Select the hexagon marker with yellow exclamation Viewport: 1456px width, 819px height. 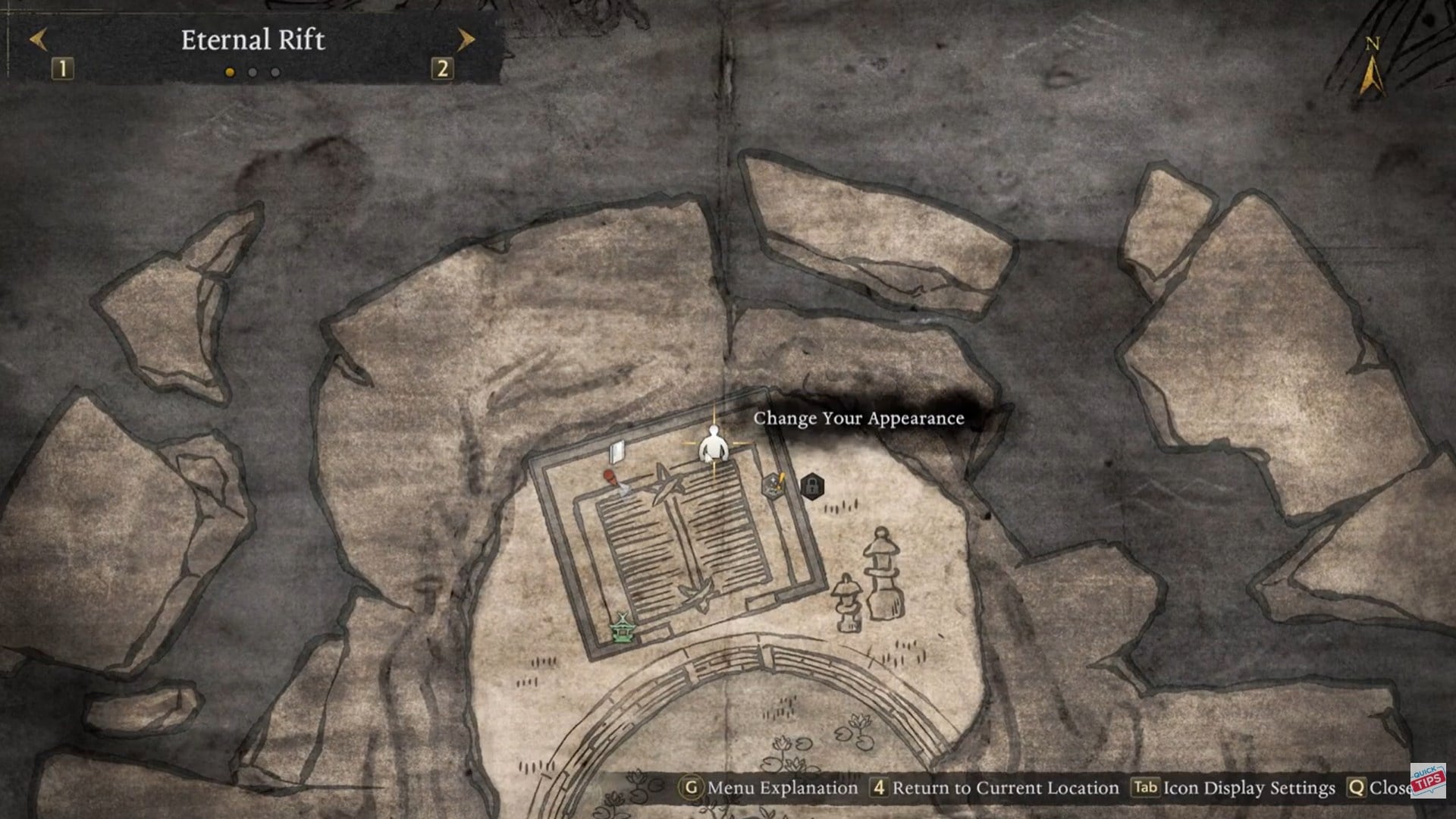click(x=773, y=485)
